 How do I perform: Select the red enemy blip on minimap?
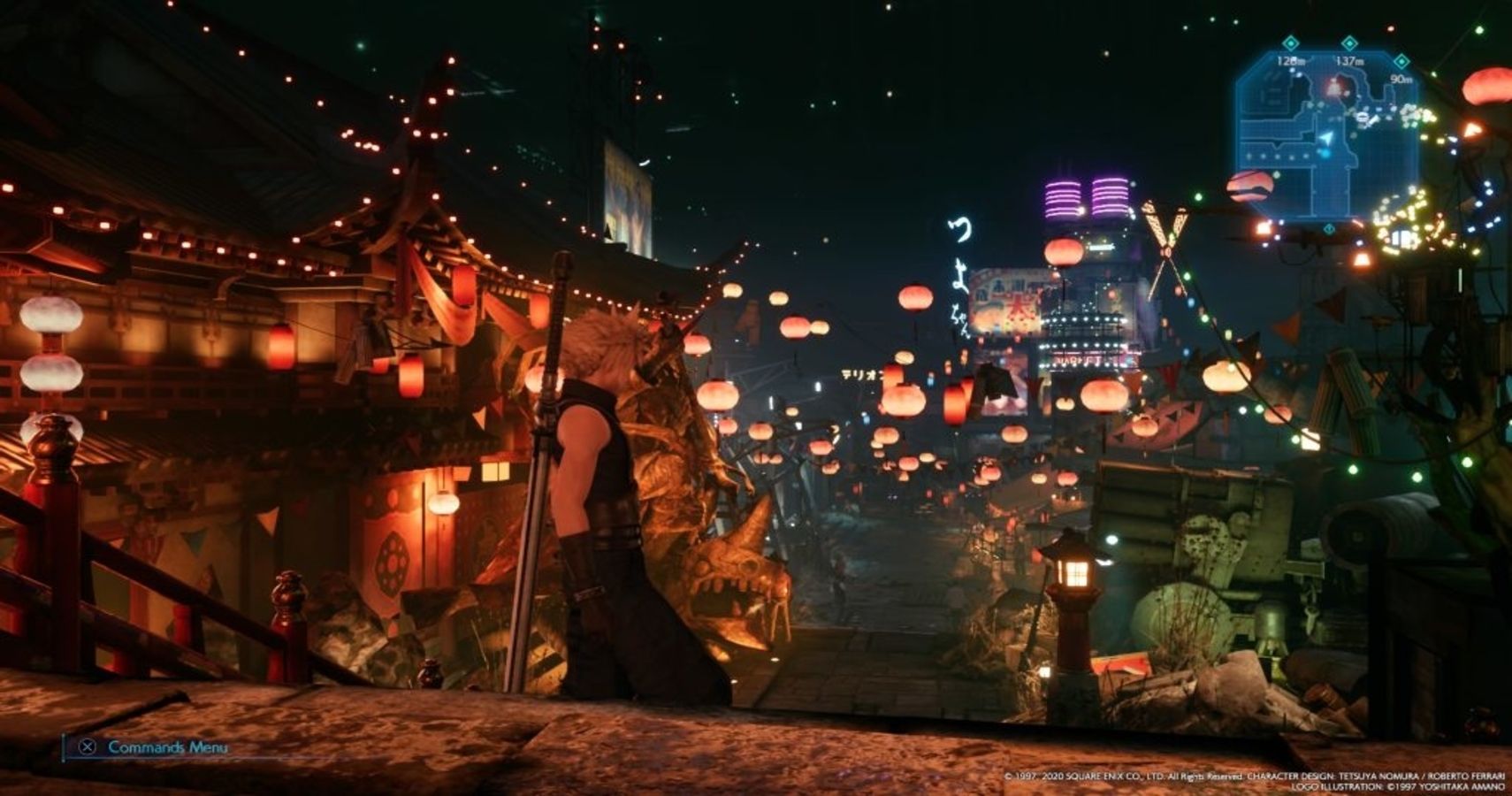pyautogui.click(x=1333, y=88)
